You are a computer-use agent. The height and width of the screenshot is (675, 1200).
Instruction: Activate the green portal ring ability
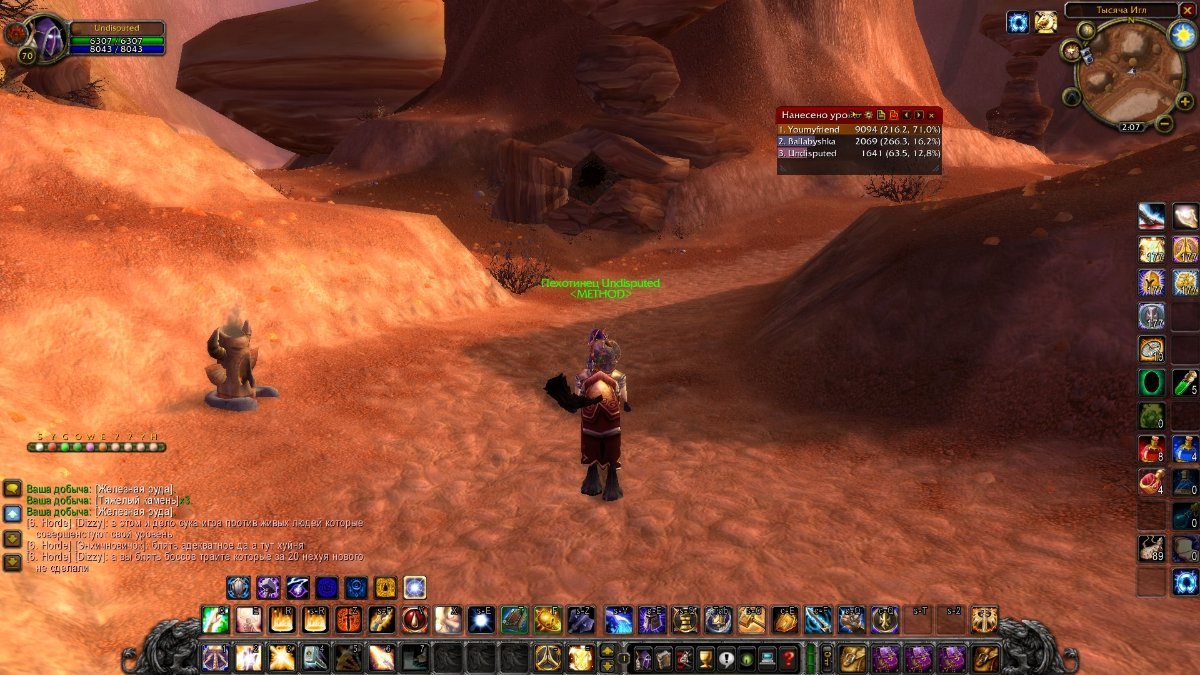(1151, 382)
